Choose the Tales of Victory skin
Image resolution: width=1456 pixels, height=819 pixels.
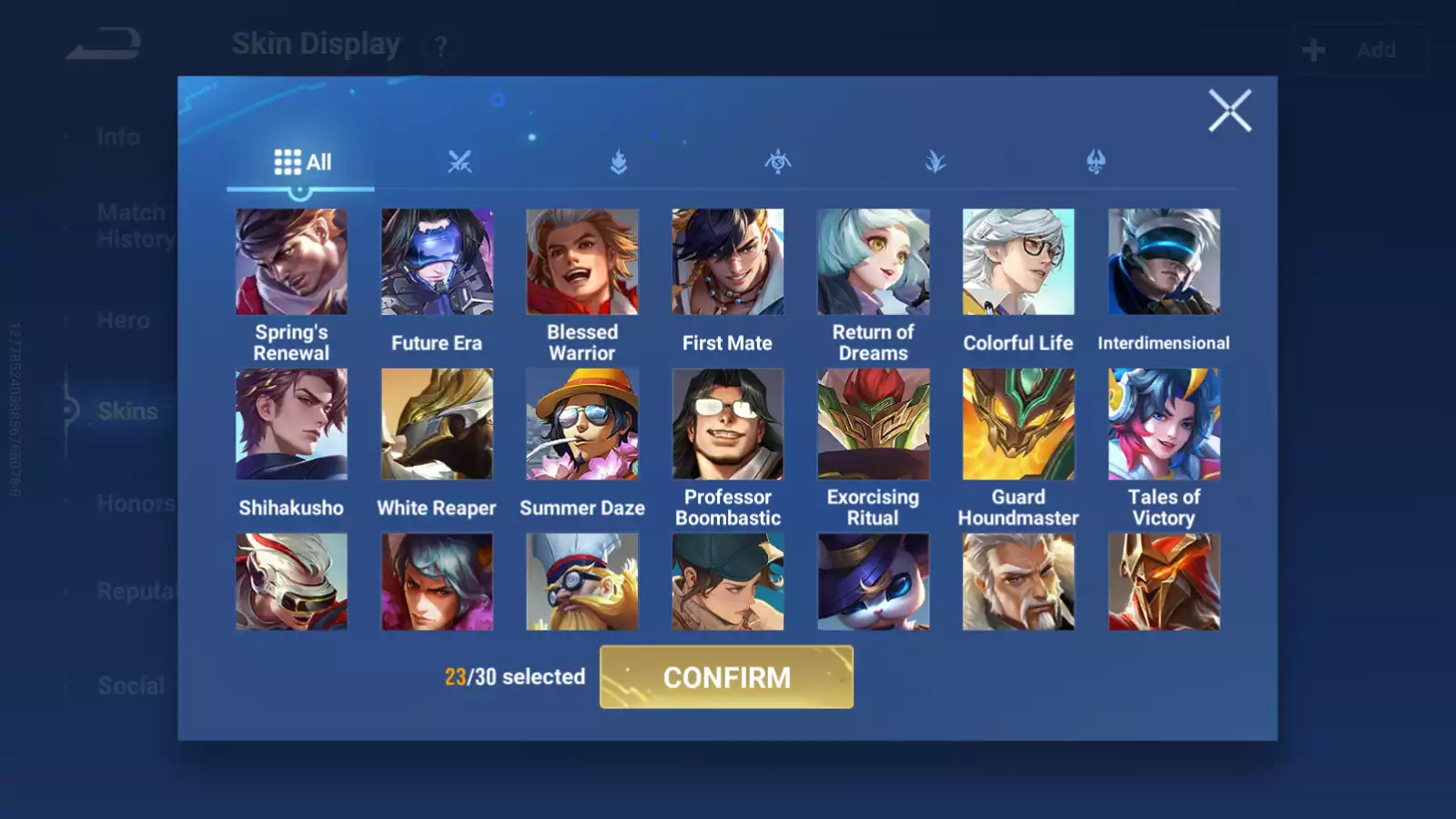point(1163,424)
